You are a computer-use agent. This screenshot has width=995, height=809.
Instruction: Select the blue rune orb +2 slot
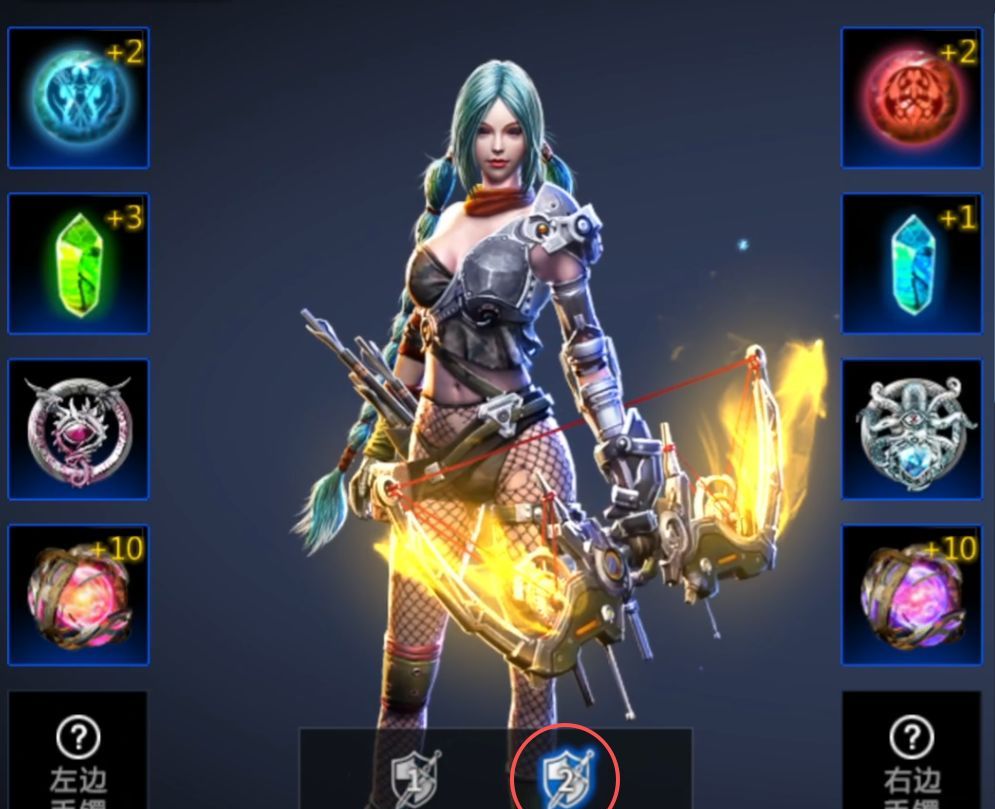[x=78, y=98]
